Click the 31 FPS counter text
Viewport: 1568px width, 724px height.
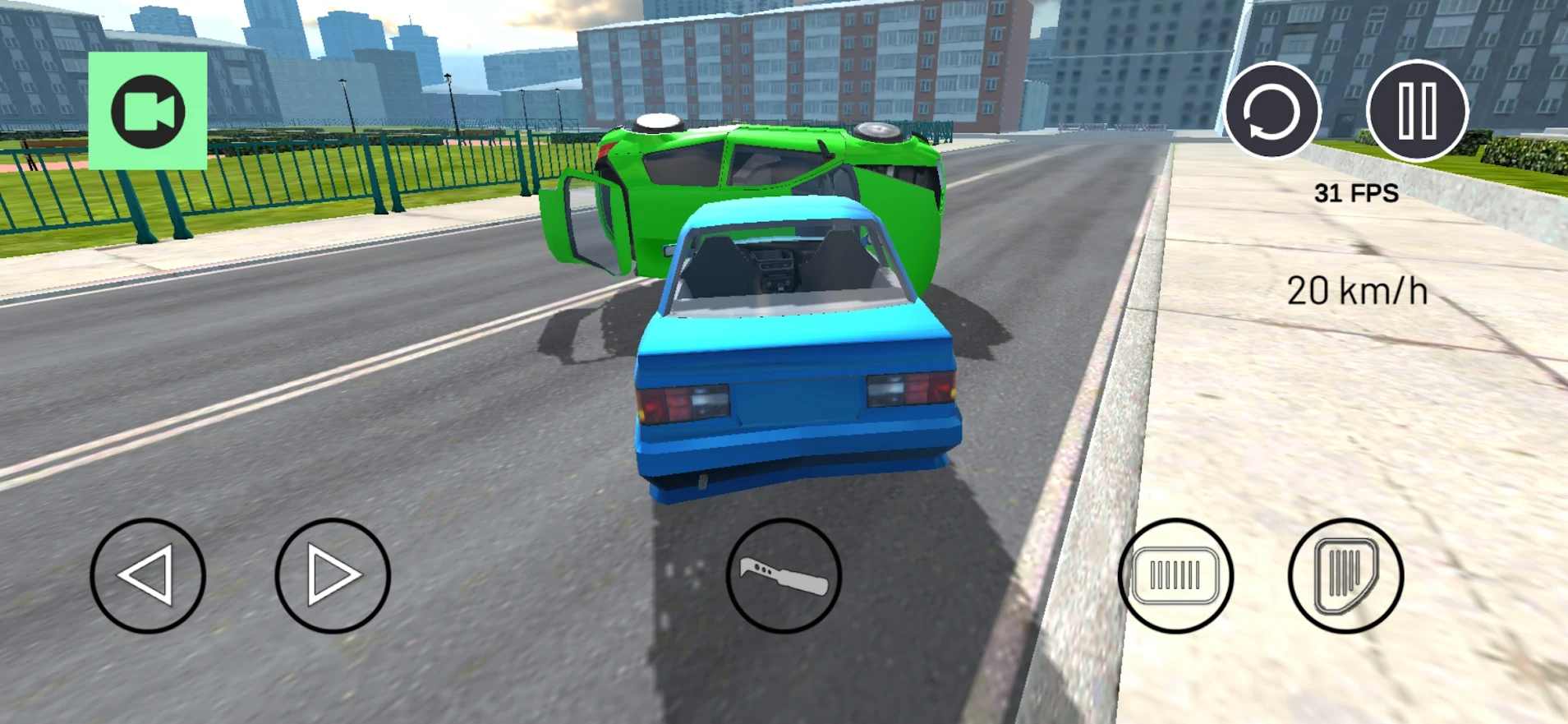tap(1355, 194)
